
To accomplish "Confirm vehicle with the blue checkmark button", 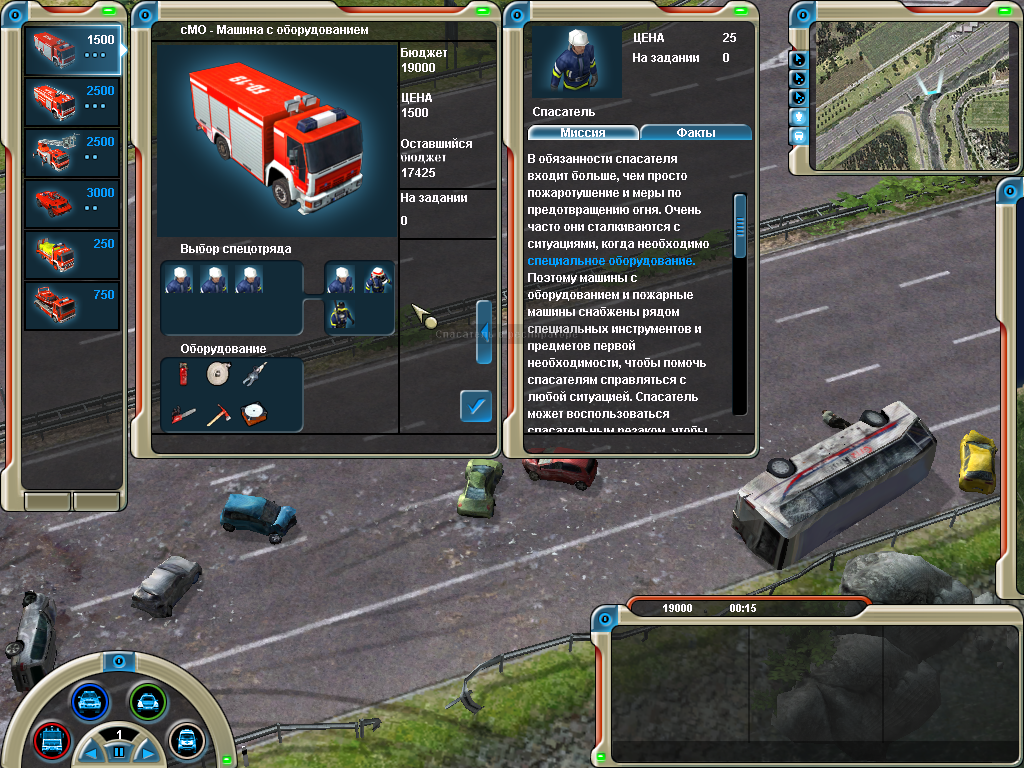I will [x=476, y=406].
